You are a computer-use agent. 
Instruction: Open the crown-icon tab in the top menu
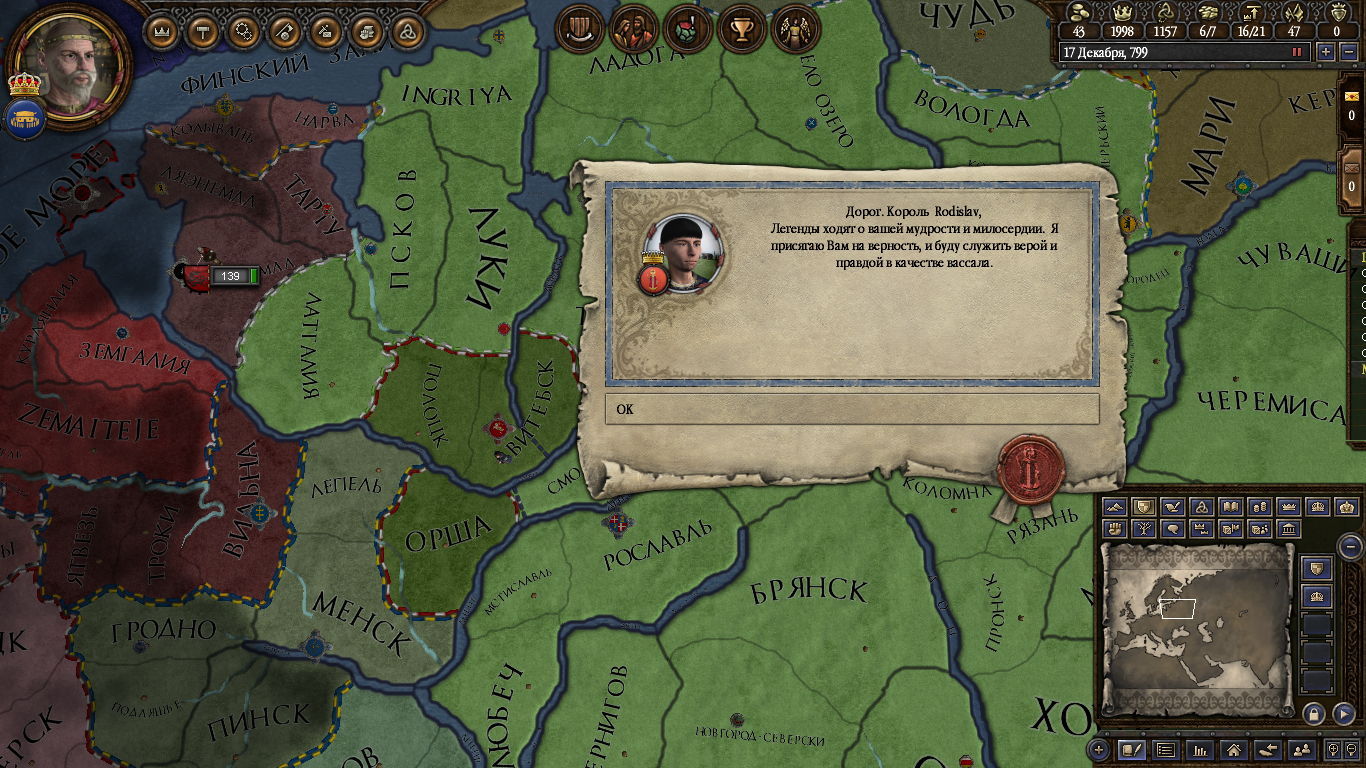[162, 31]
